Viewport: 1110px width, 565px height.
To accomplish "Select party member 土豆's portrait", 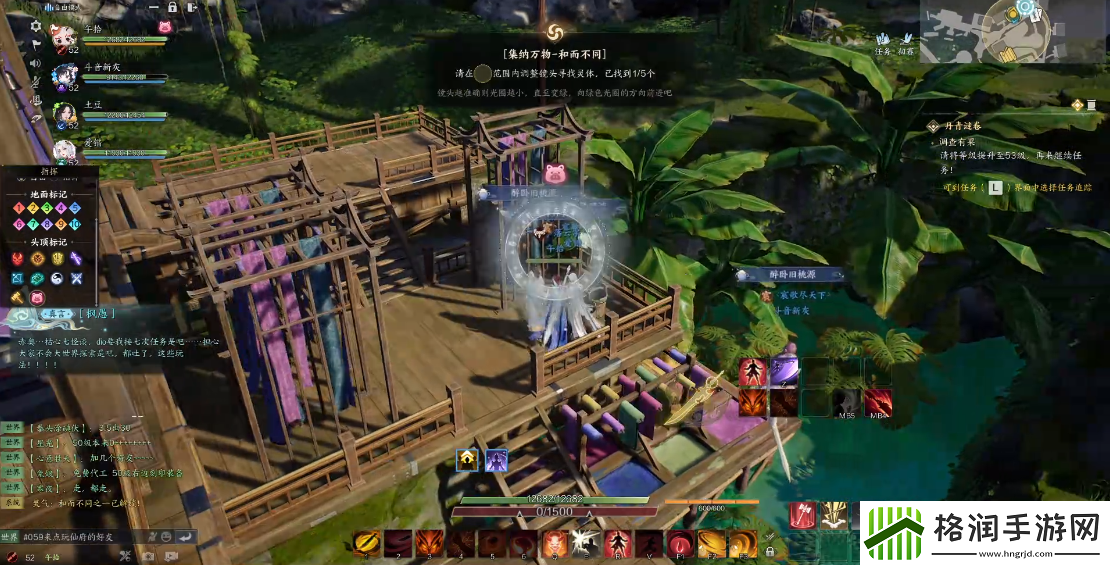I will pyautogui.click(x=66, y=113).
